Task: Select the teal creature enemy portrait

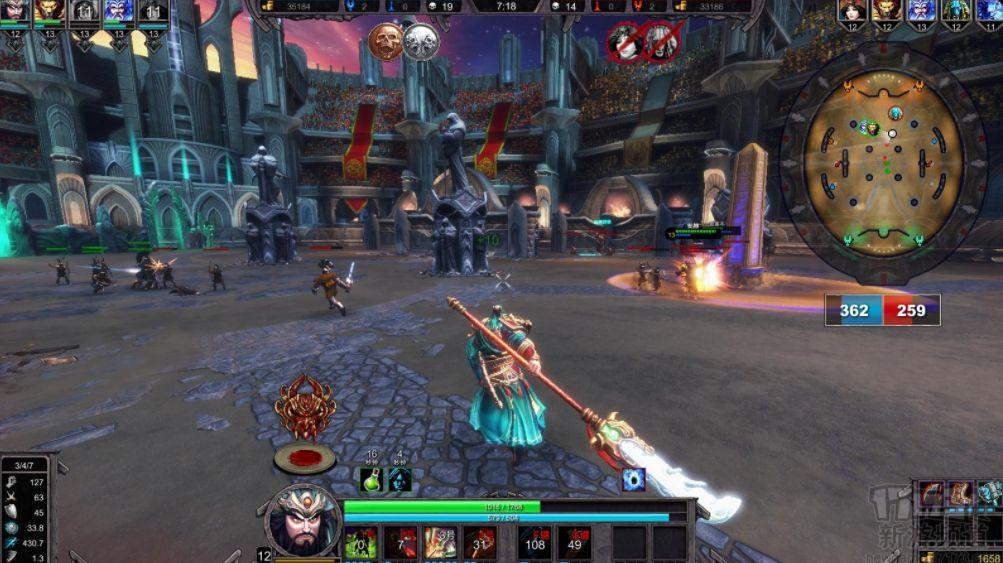Action: point(955,12)
